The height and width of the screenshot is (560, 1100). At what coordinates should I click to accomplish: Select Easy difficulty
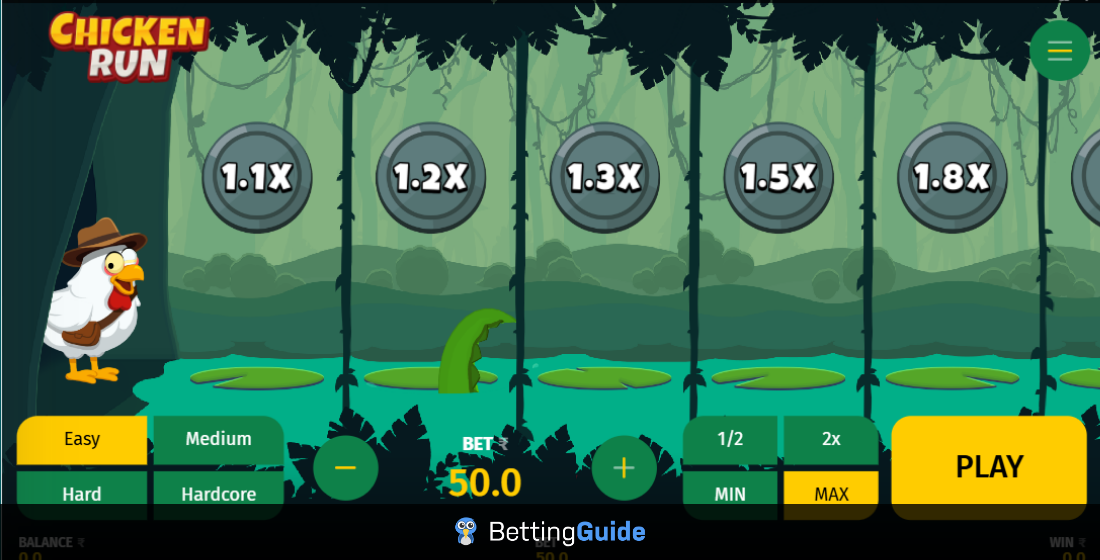coord(82,439)
